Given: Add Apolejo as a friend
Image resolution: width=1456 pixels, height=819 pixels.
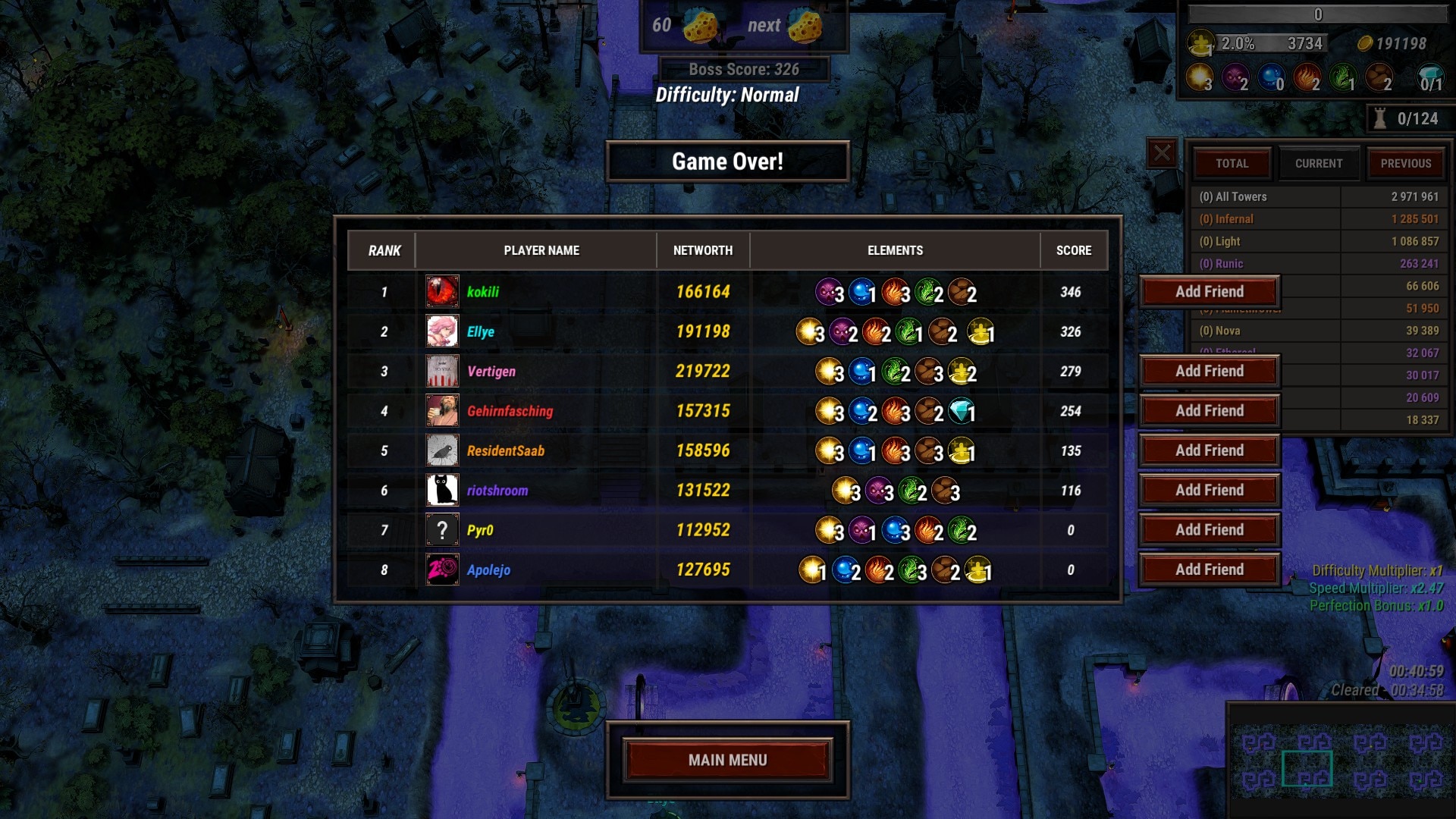Looking at the screenshot, I should coord(1209,570).
